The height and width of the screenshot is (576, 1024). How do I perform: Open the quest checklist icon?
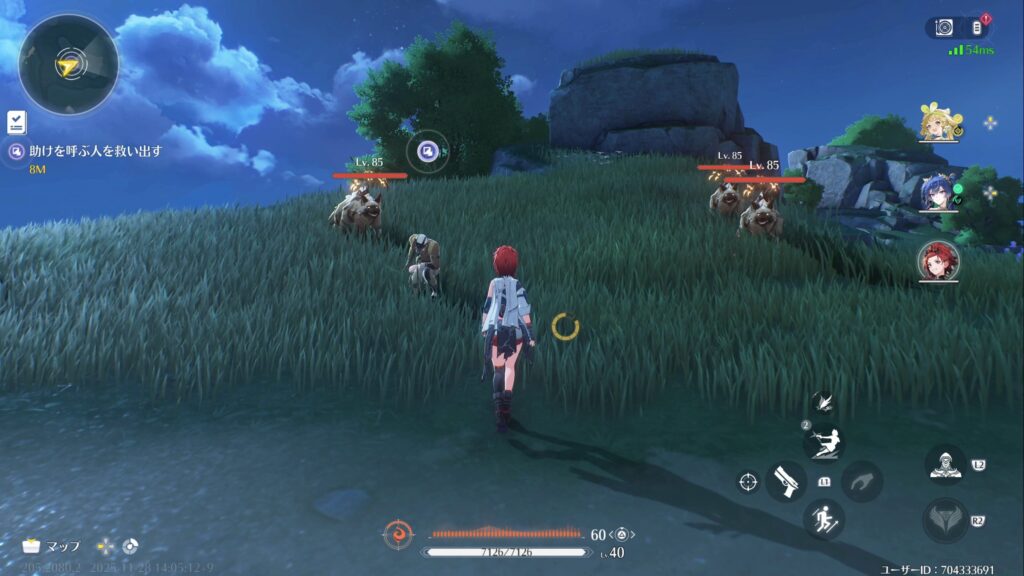(x=16, y=122)
